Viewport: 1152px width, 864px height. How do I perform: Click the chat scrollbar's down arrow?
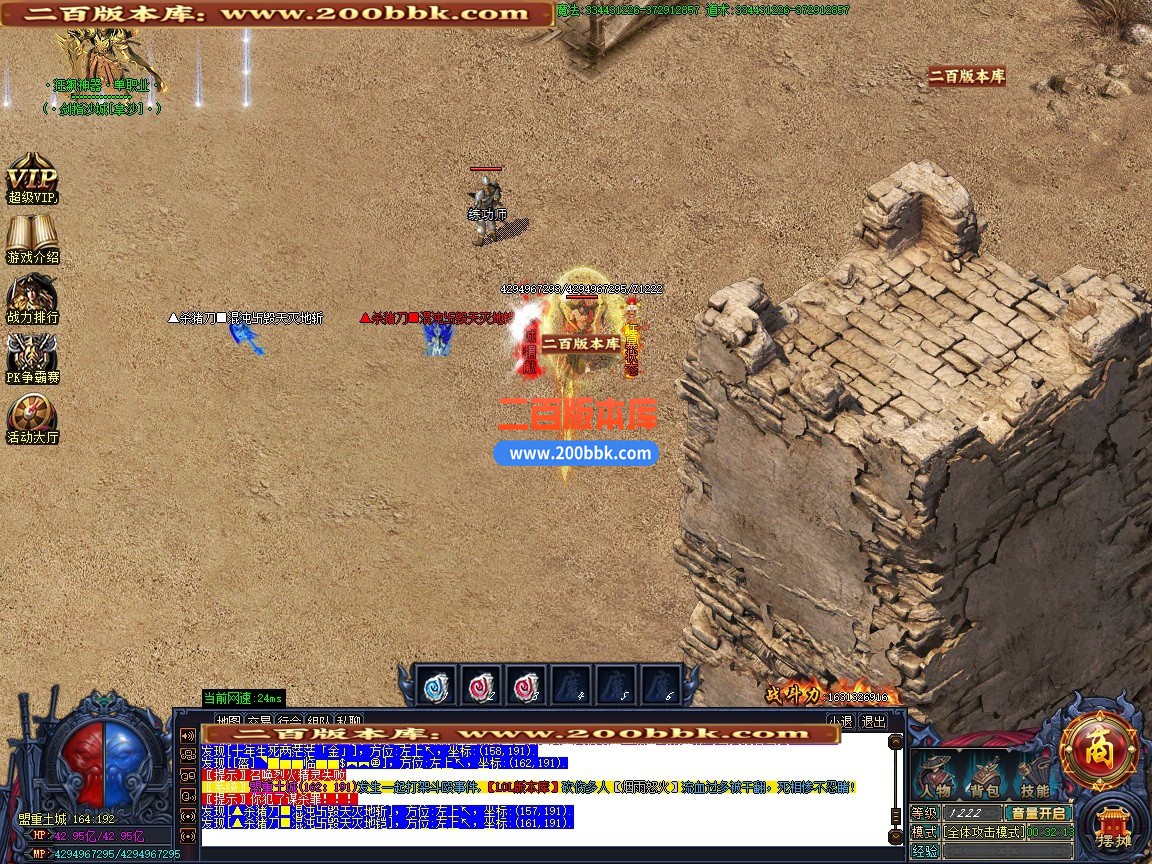895,836
